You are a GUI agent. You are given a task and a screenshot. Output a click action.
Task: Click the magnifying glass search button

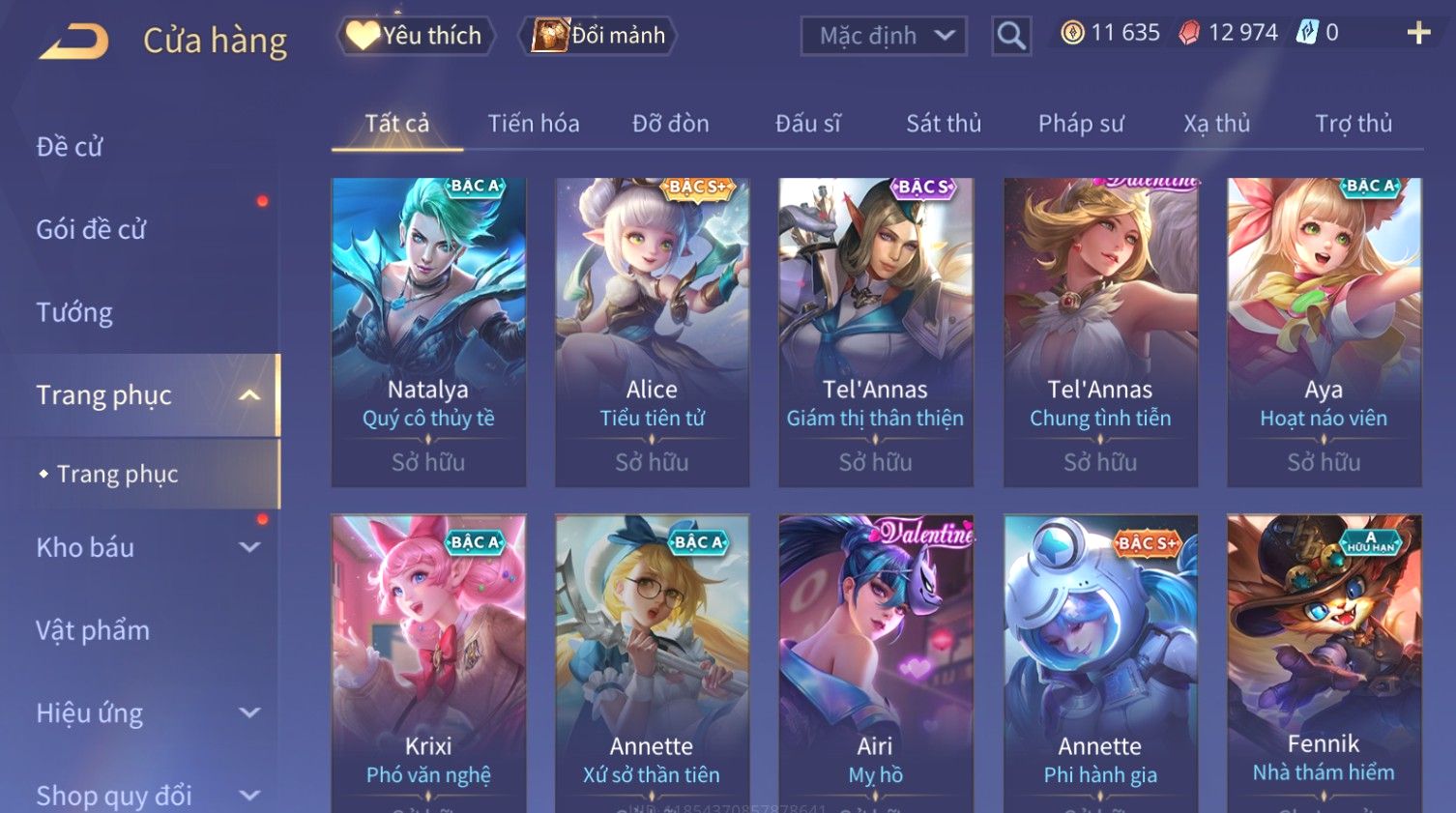tap(1011, 37)
